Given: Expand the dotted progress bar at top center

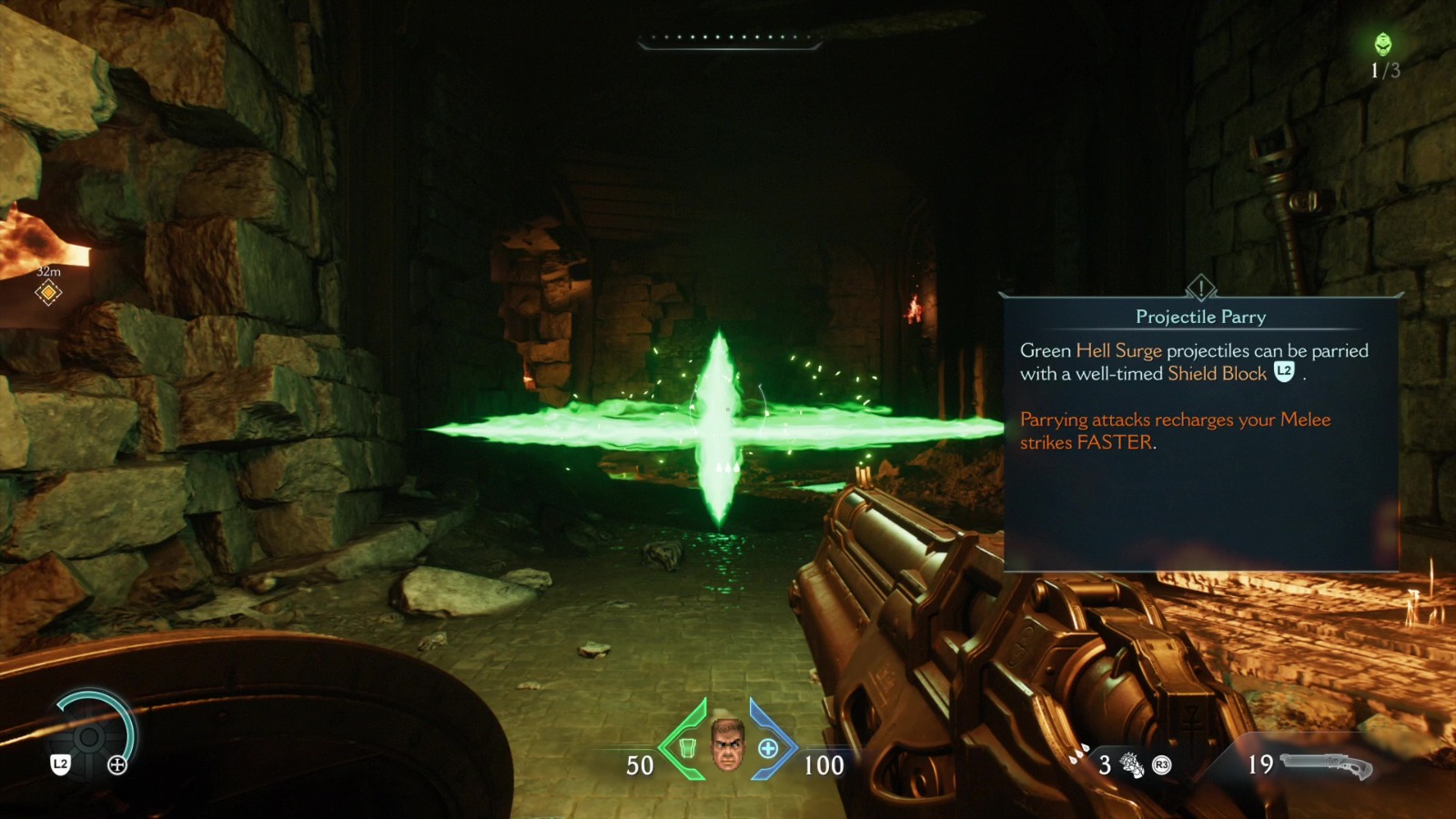Looking at the screenshot, I should [x=728, y=36].
